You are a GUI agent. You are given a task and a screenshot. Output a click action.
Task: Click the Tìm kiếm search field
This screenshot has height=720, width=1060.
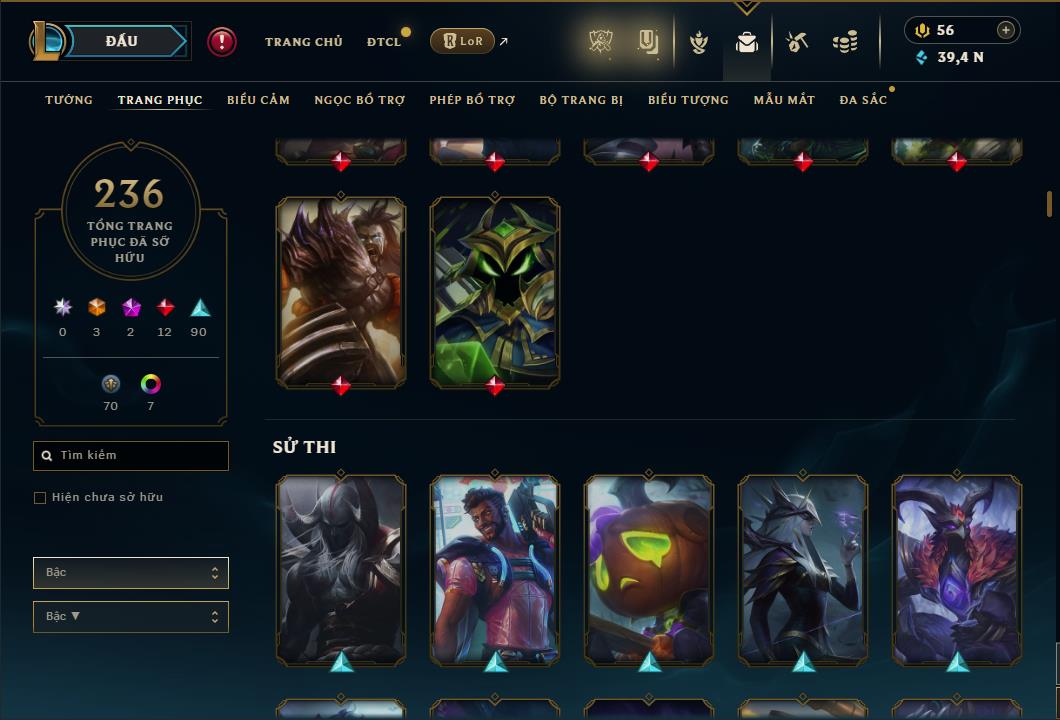point(131,456)
